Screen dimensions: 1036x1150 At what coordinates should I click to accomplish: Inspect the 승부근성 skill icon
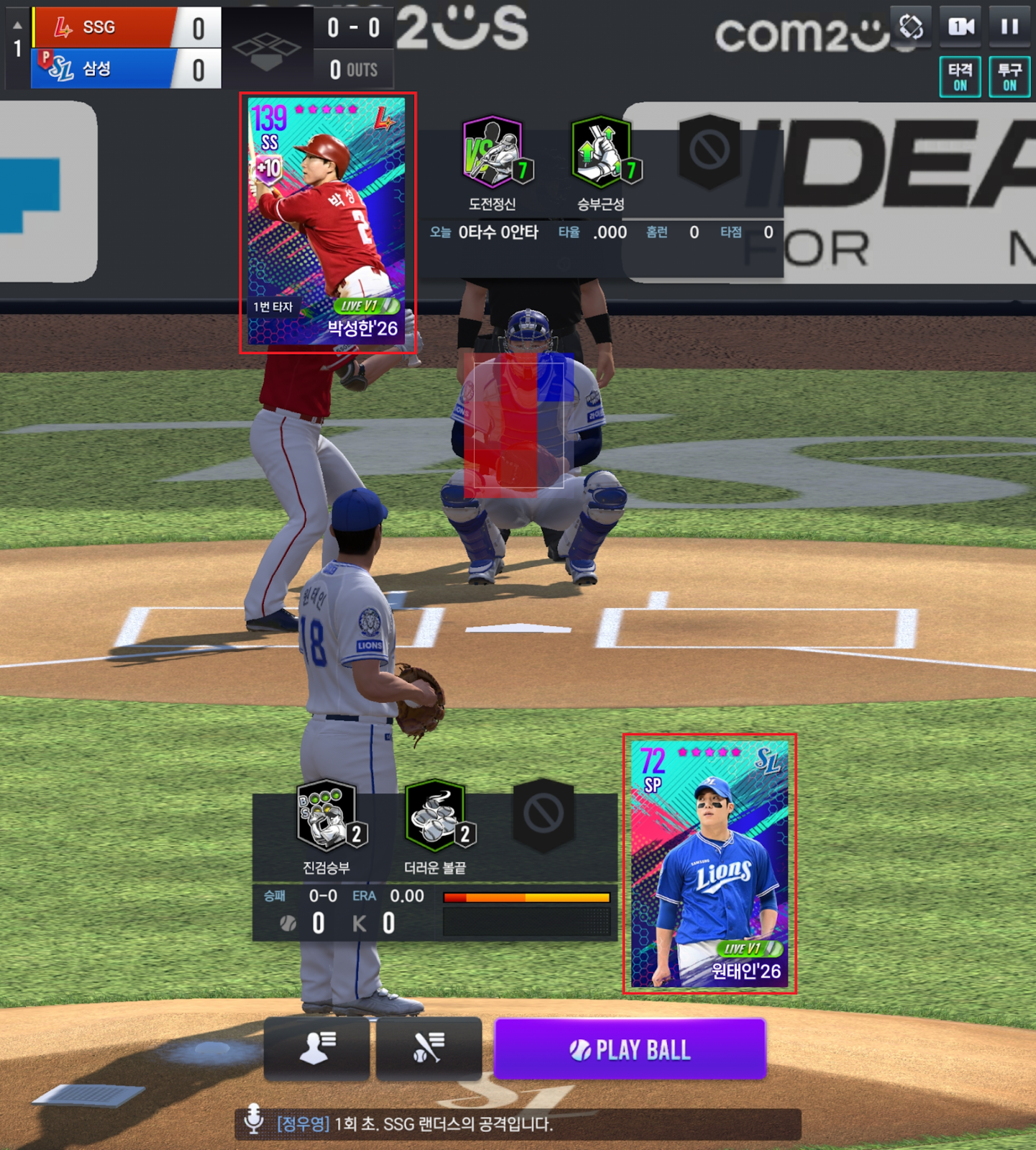click(x=602, y=152)
